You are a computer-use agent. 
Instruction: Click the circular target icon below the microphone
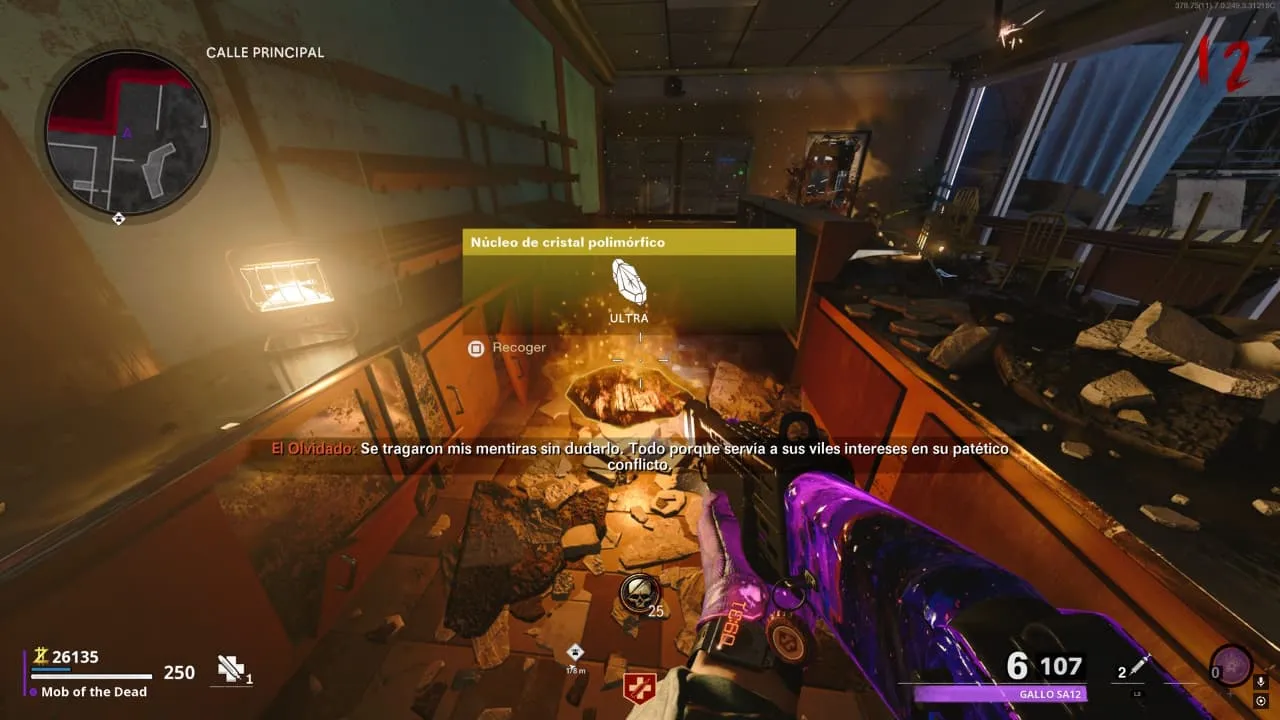click(1260, 701)
